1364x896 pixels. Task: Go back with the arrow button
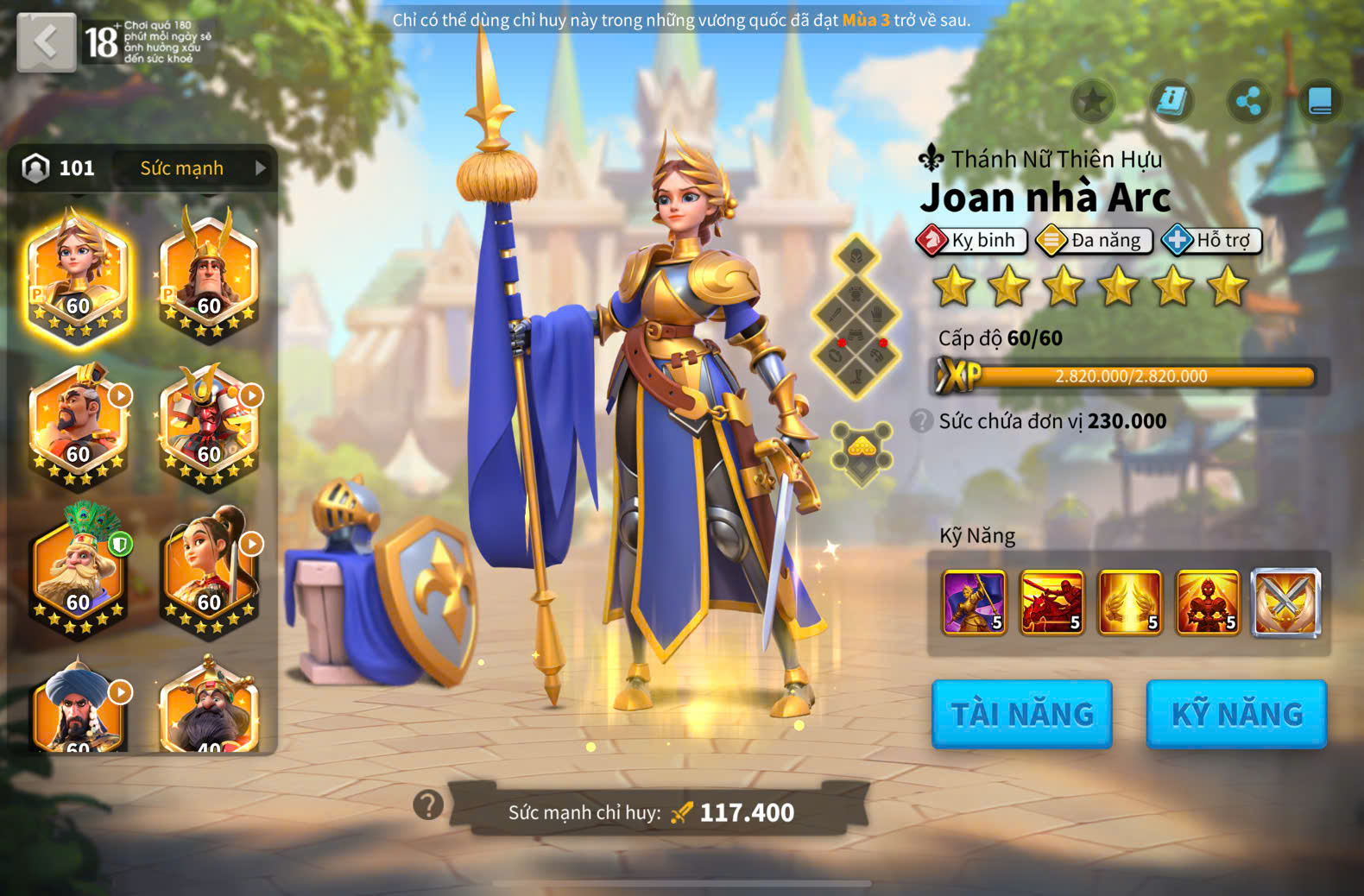point(47,41)
